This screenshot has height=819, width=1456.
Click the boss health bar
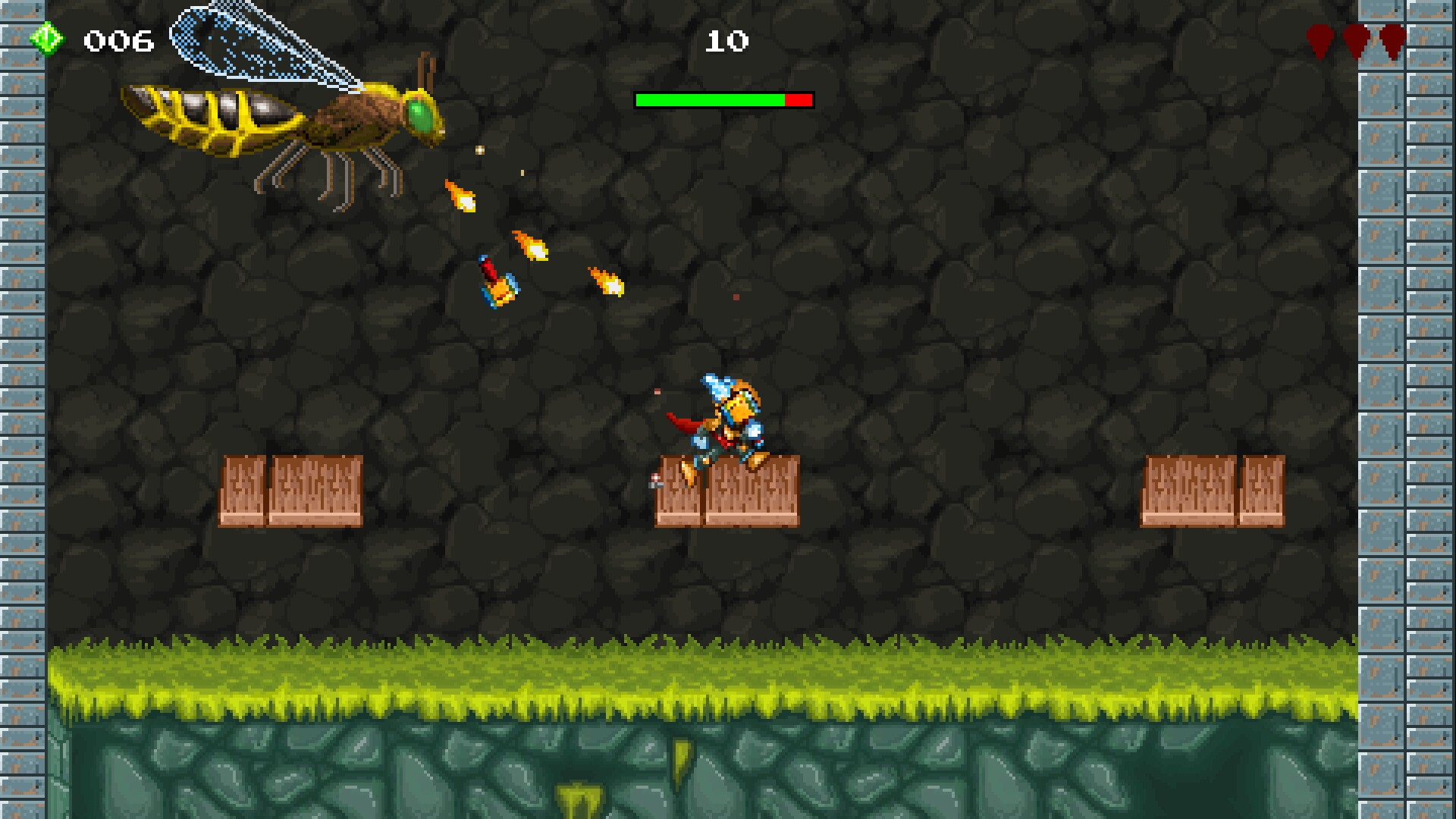(724, 99)
